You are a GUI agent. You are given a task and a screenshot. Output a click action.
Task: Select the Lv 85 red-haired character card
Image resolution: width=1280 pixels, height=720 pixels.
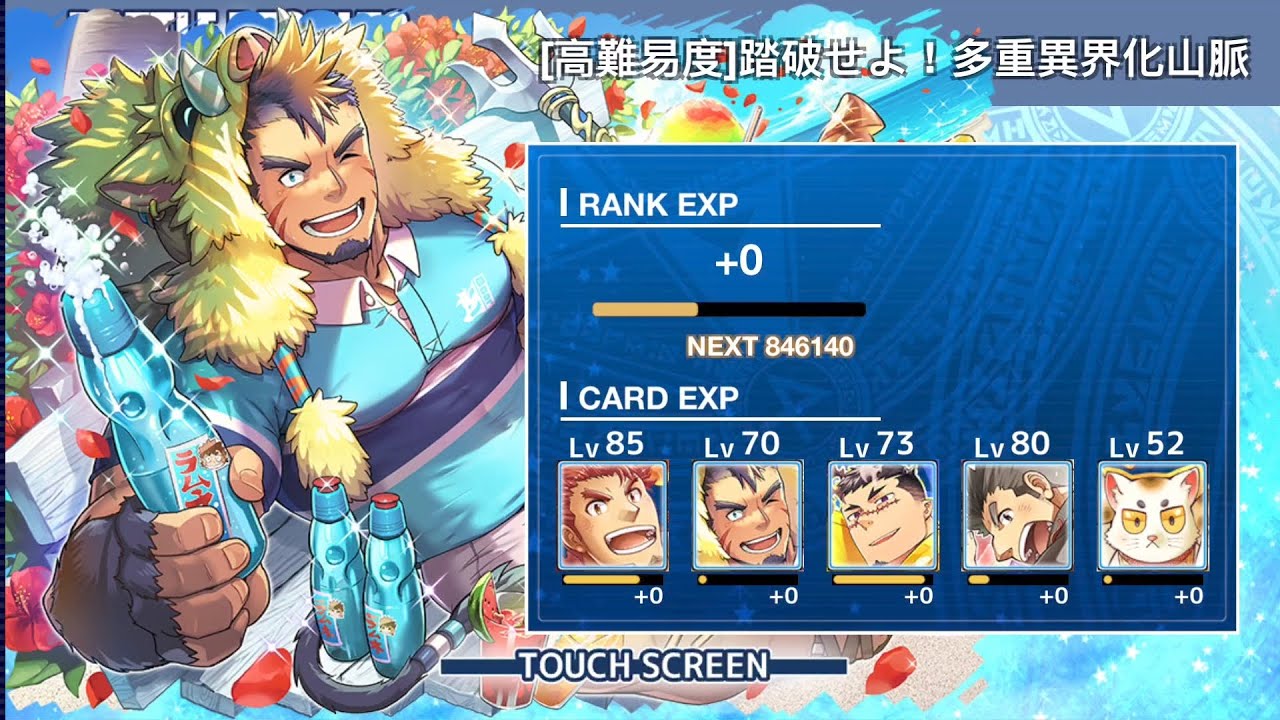[612, 516]
